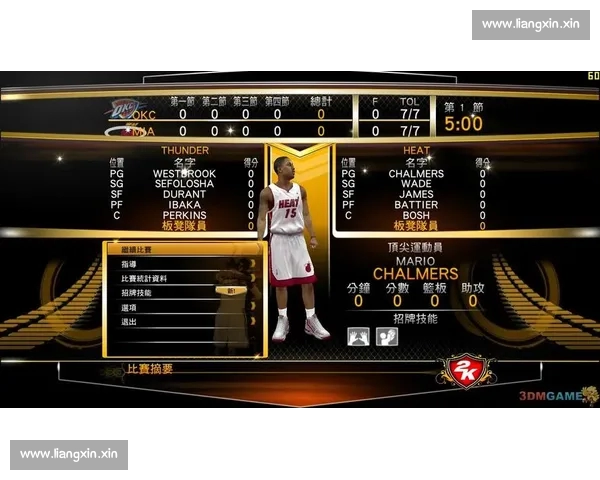The image size is (600, 480).
Task: Select James in the Heat lineup
Action: coord(415,194)
